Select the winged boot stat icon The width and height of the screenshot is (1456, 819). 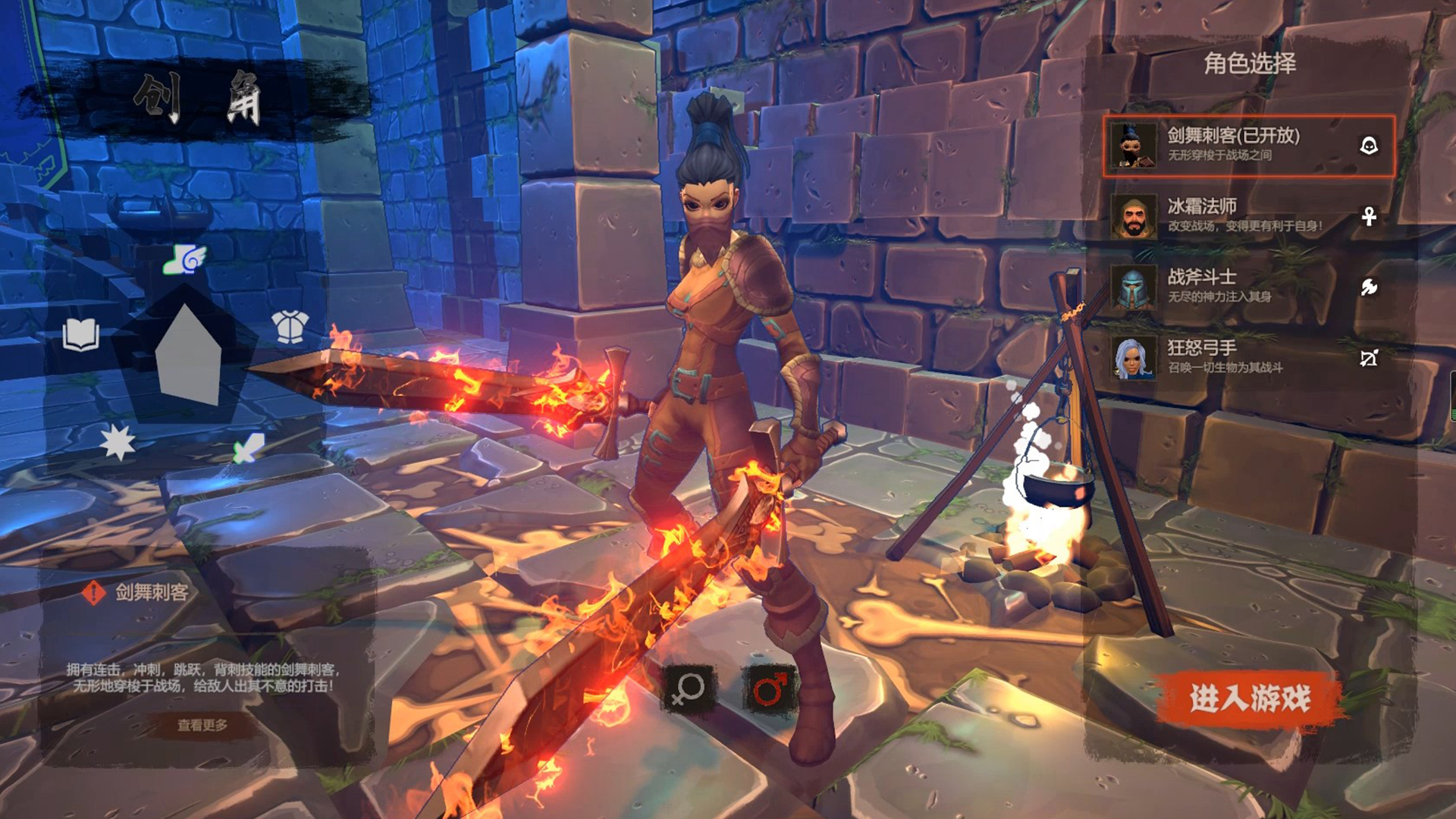point(185,259)
